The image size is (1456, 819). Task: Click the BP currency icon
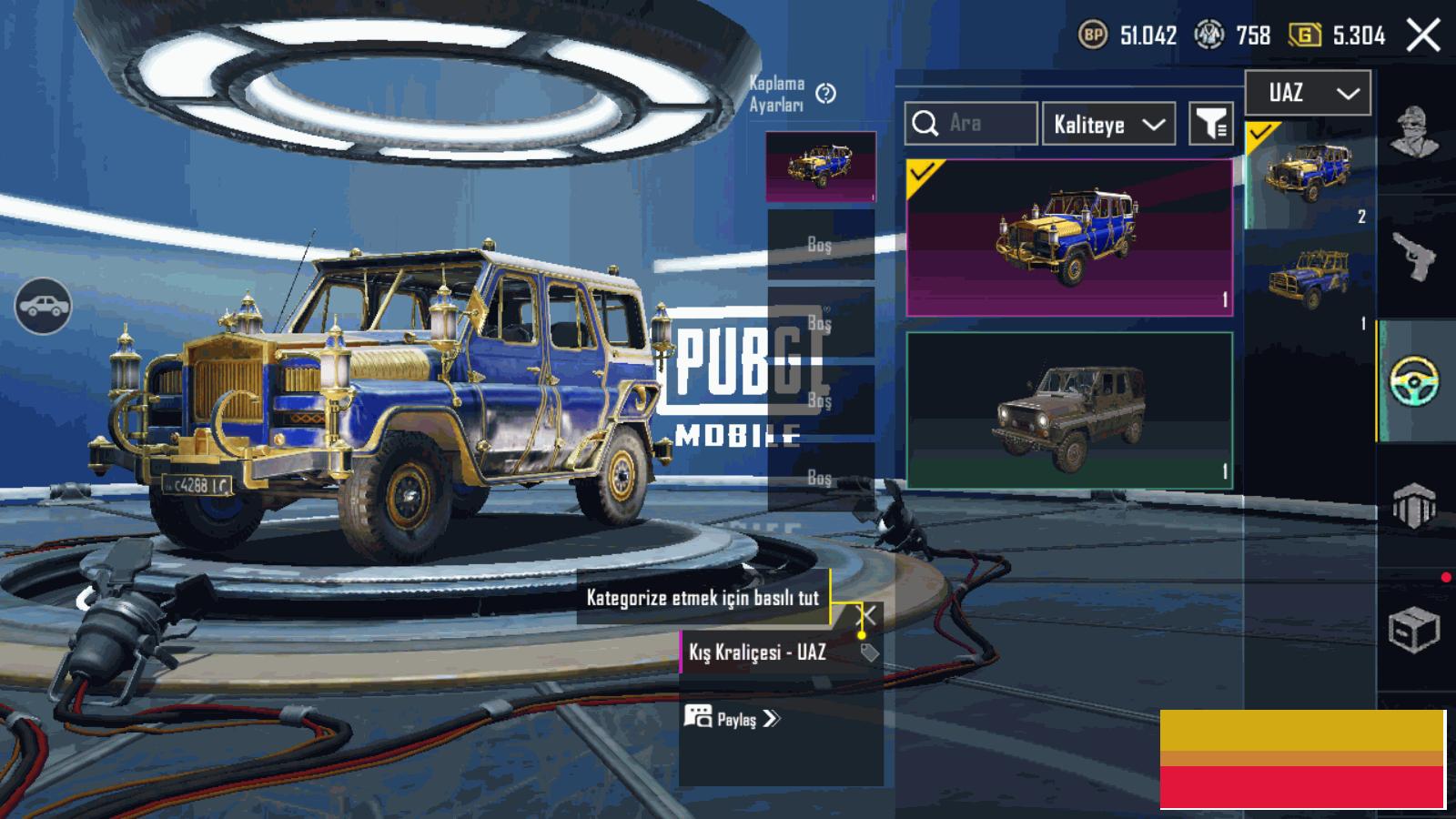(x=1092, y=35)
